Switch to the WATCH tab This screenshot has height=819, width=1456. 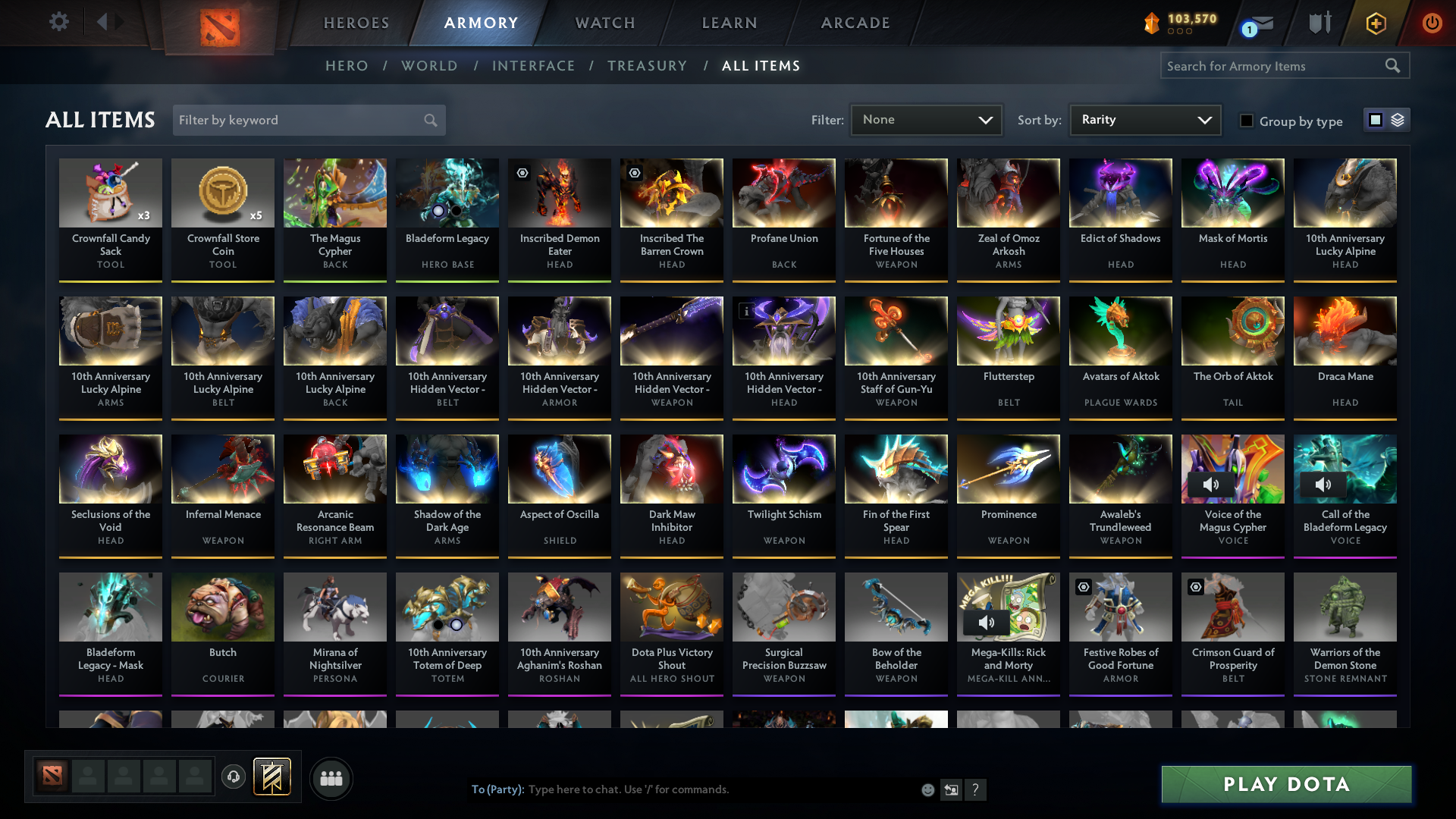(604, 23)
